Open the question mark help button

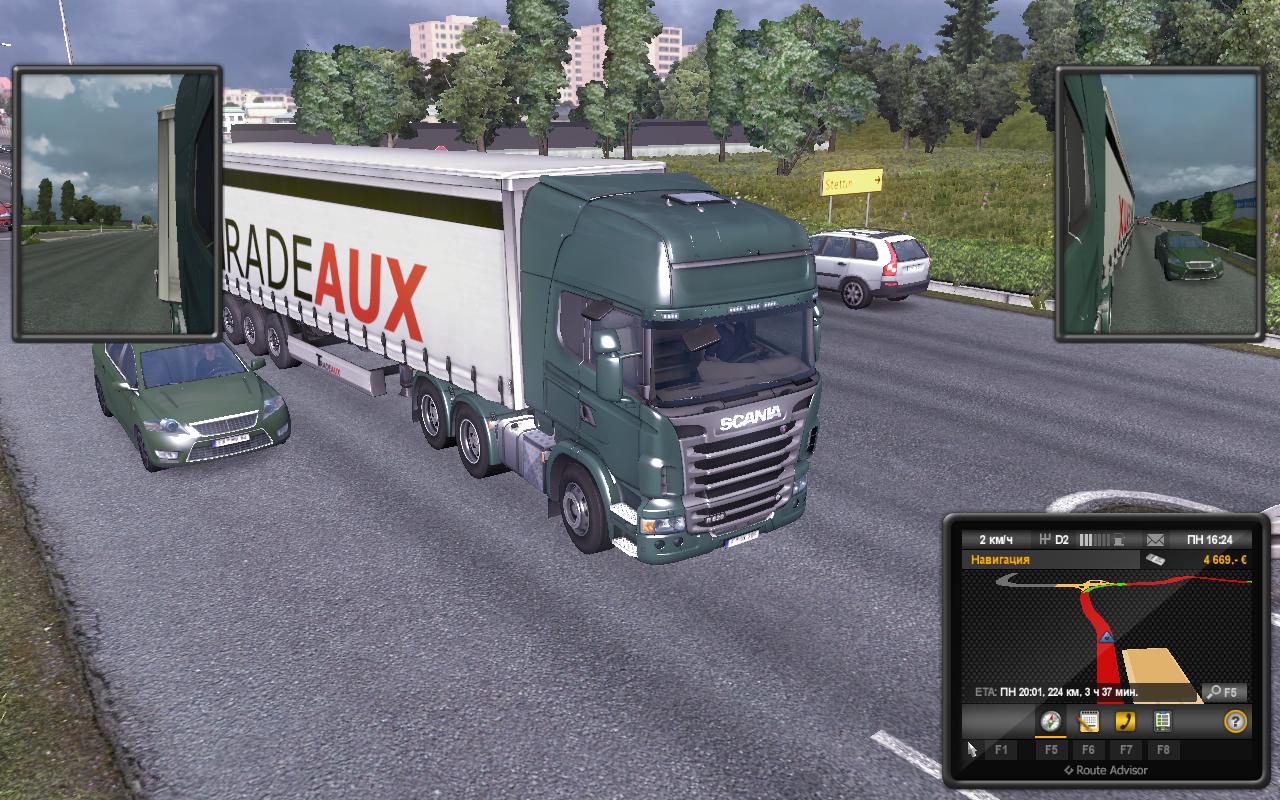pyautogui.click(x=1235, y=721)
